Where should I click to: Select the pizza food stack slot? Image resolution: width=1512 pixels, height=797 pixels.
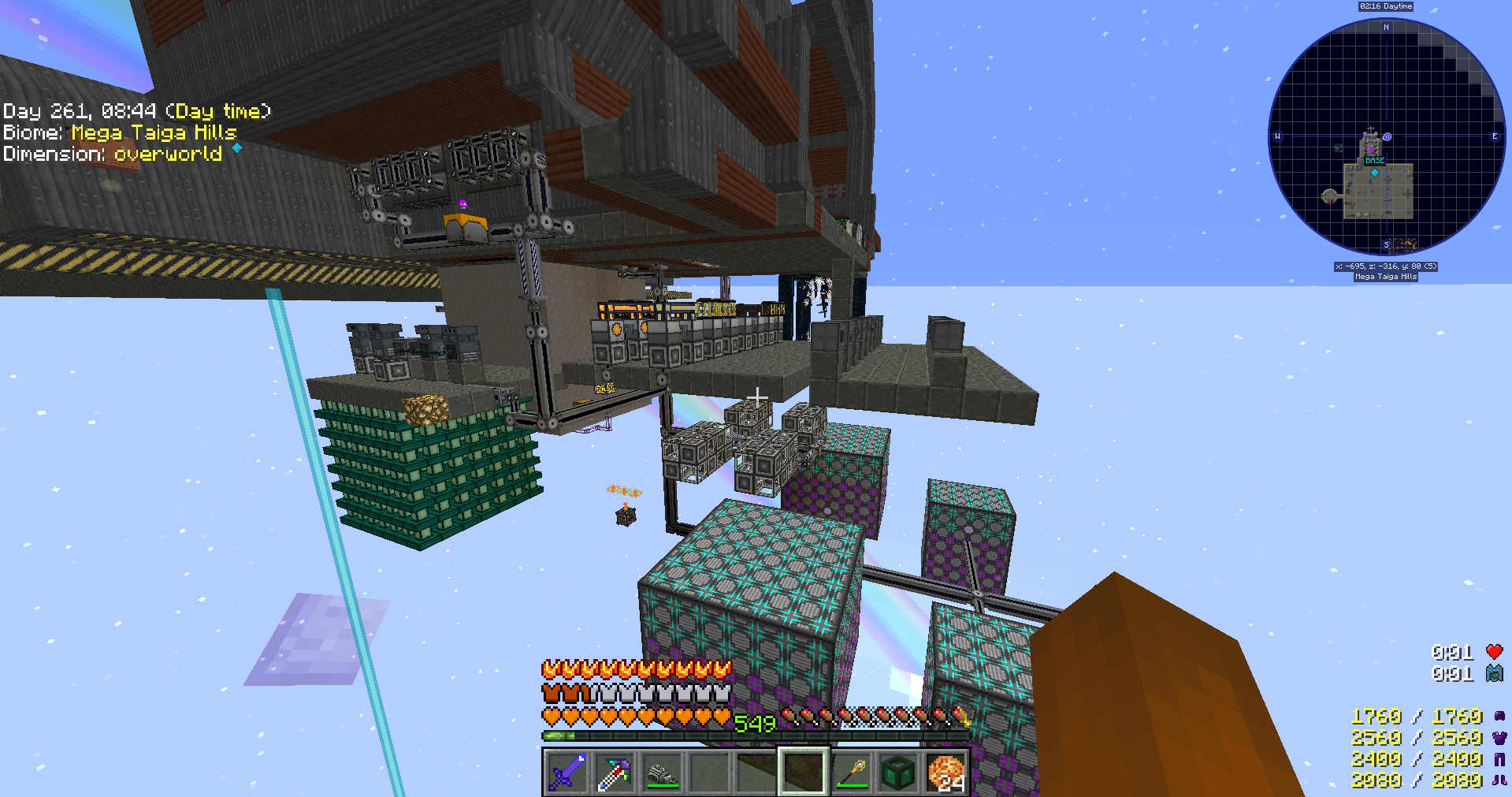[945, 772]
